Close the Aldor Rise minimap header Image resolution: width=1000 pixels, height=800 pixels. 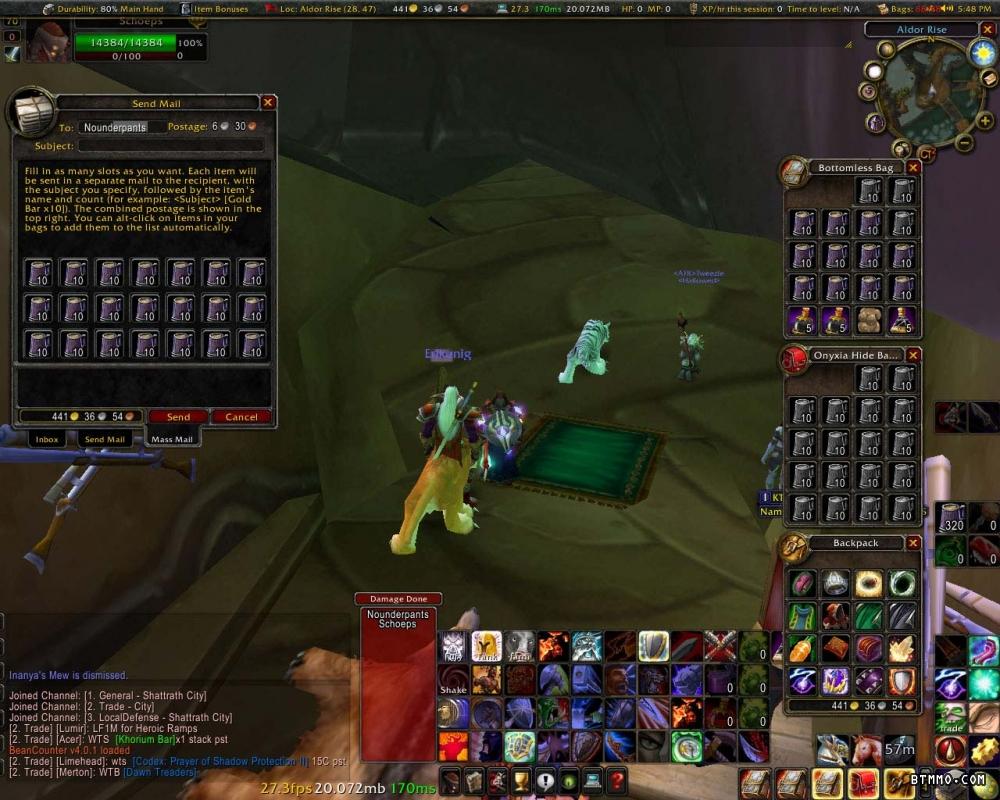click(986, 30)
